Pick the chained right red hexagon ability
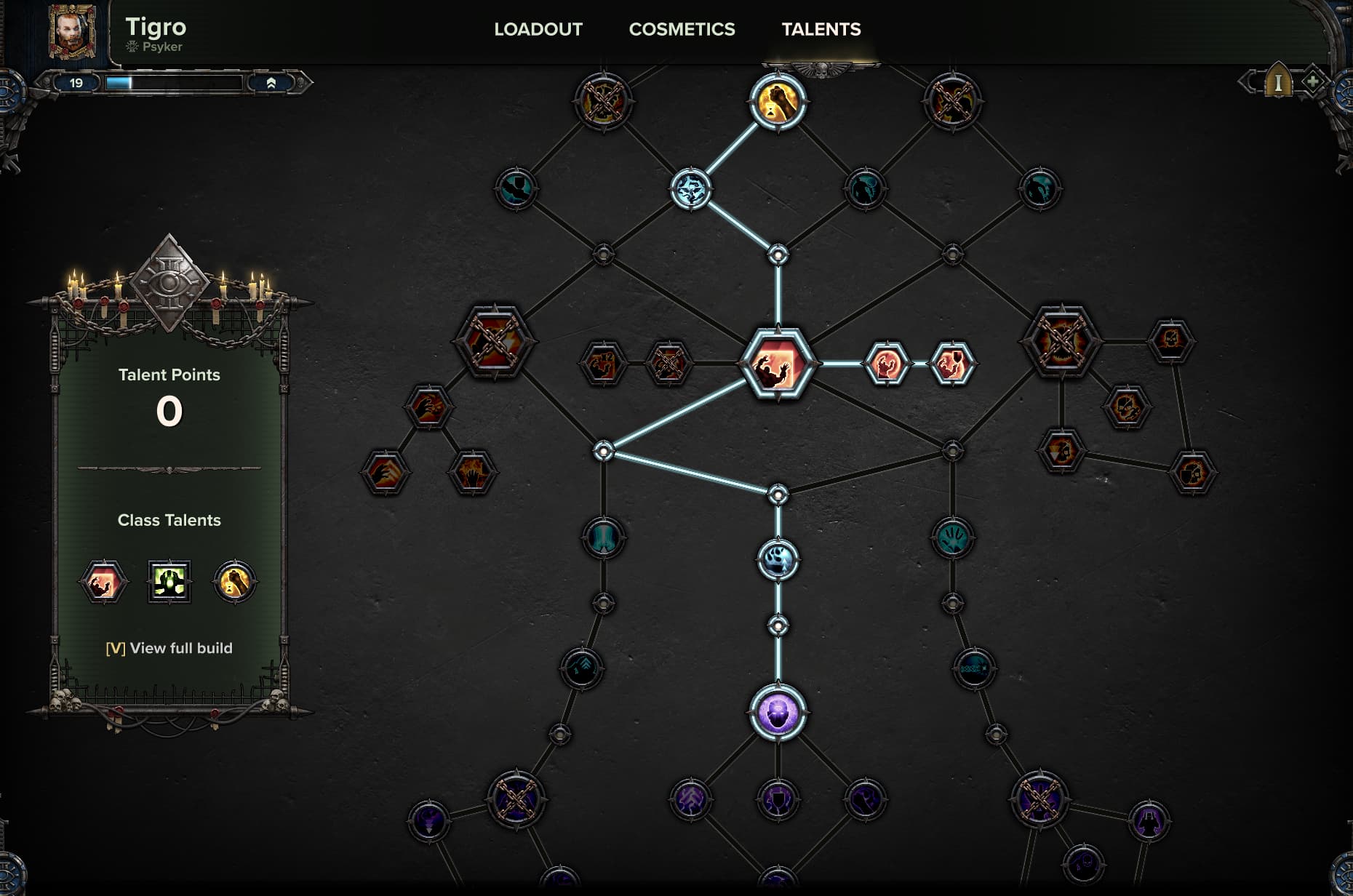The width and height of the screenshot is (1353, 896). (x=1061, y=341)
